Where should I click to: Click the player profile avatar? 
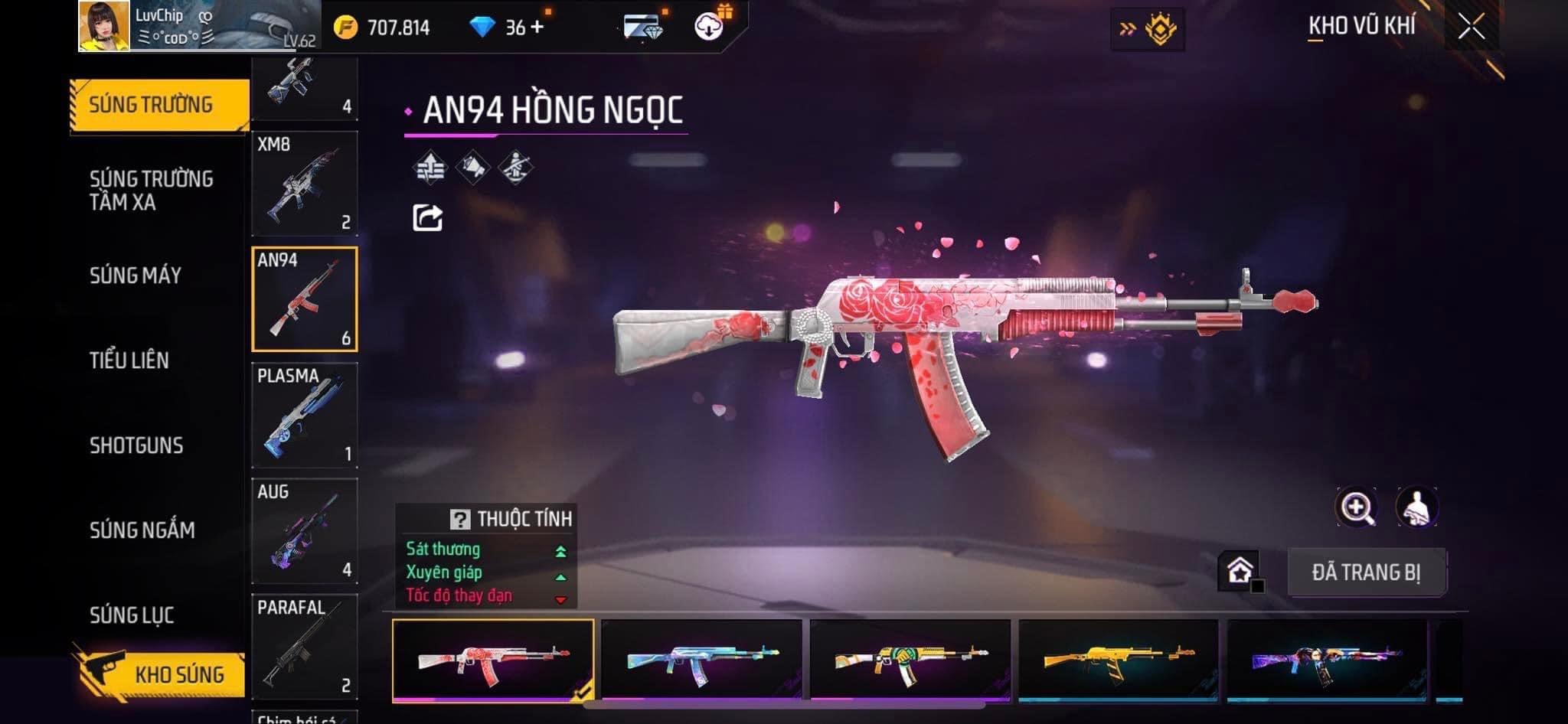pyautogui.click(x=104, y=26)
